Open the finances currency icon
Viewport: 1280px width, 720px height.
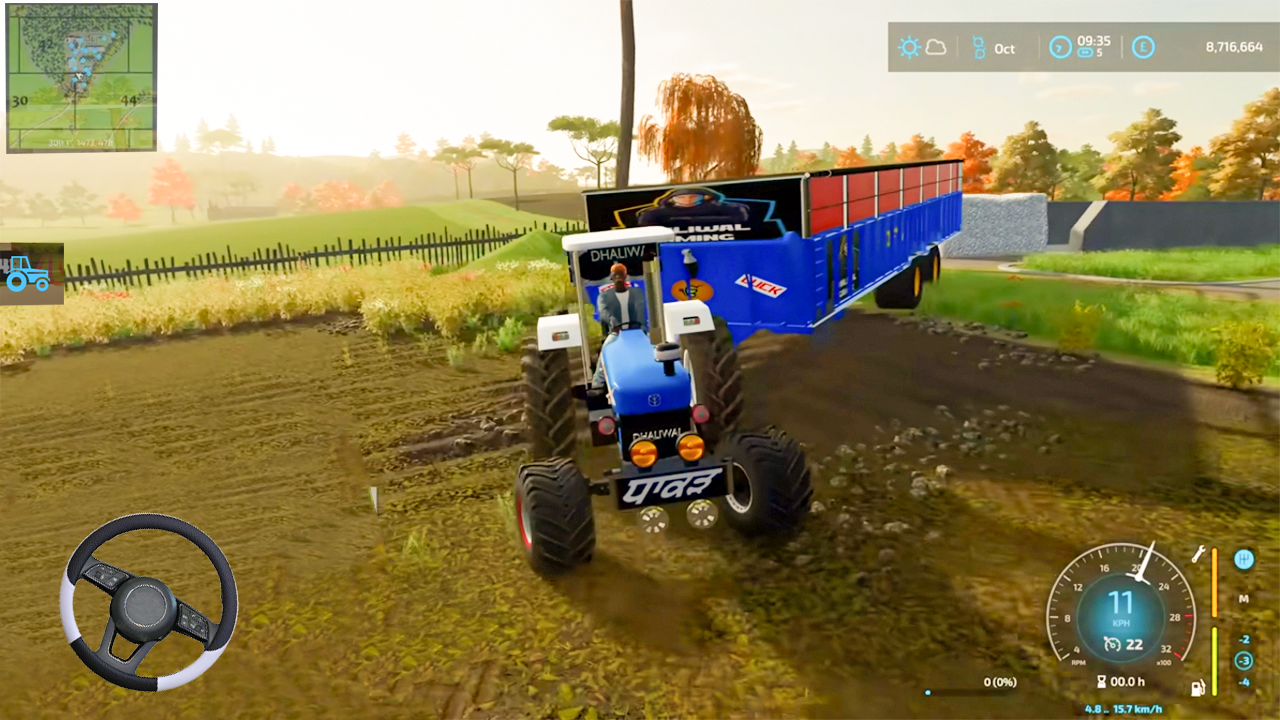pyautogui.click(x=1144, y=47)
